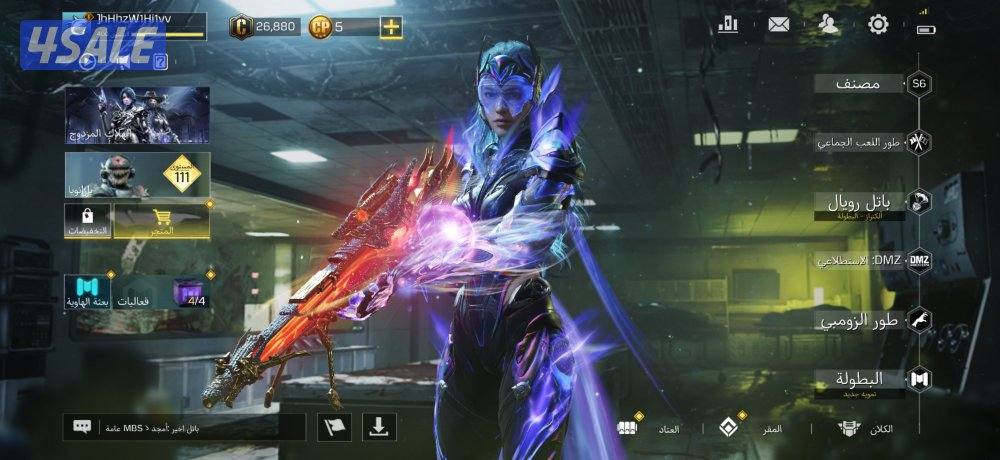This screenshot has width=1000, height=460.
Task: Open the discounts (التخفيضات) lock button
Action: (88, 221)
